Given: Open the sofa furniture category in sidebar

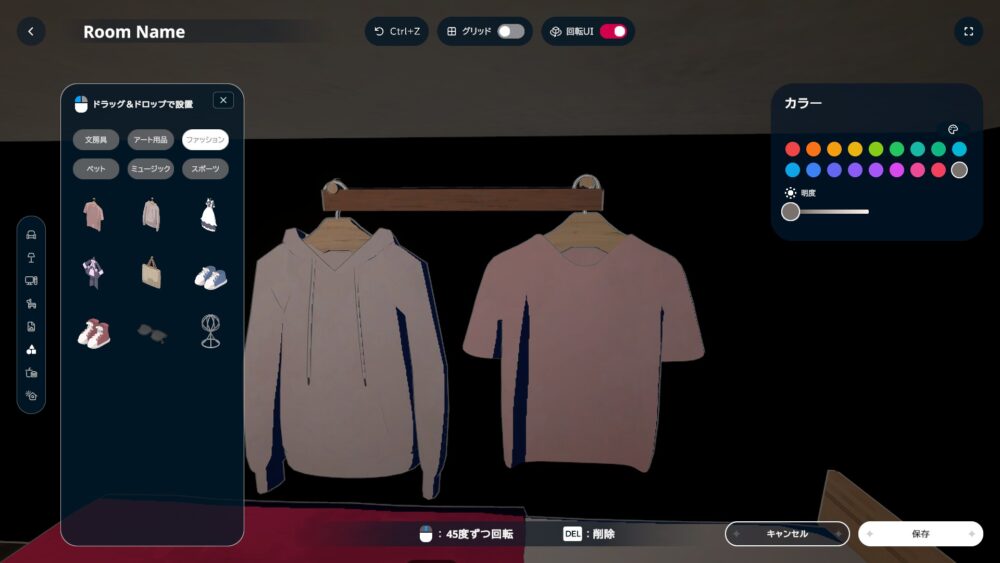Looking at the screenshot, I should [x=31, y=236].
